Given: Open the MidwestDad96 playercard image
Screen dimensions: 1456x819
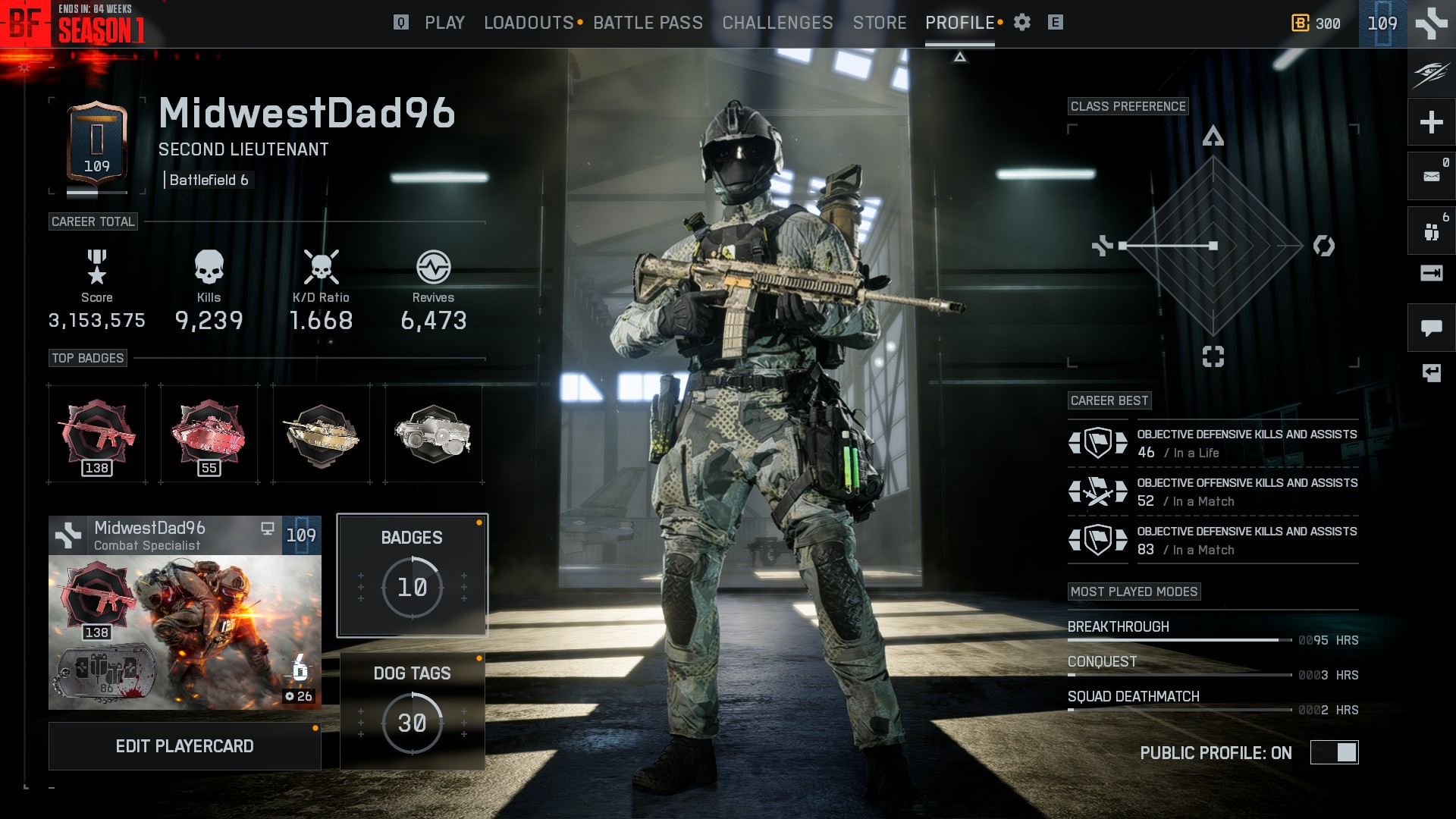Looking at the screenshot, I should [x=184, y=631].
